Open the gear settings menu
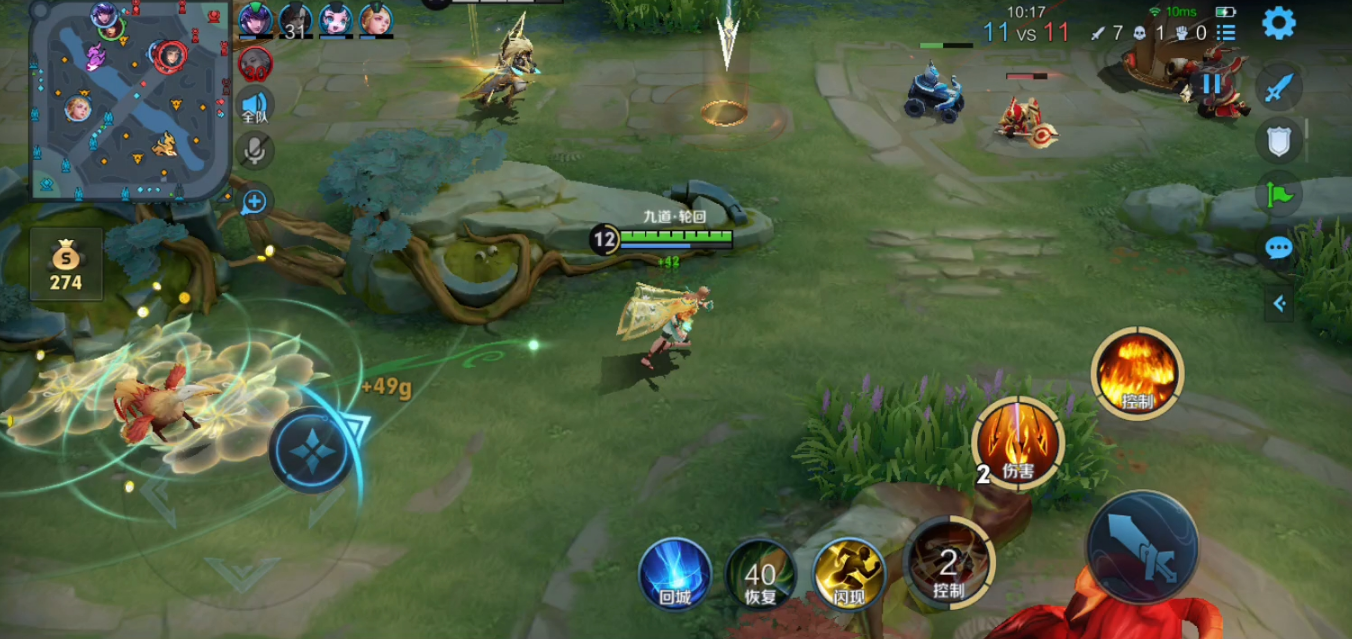The width and height of the screenshot is (1352, 639). coord(1278,23)
